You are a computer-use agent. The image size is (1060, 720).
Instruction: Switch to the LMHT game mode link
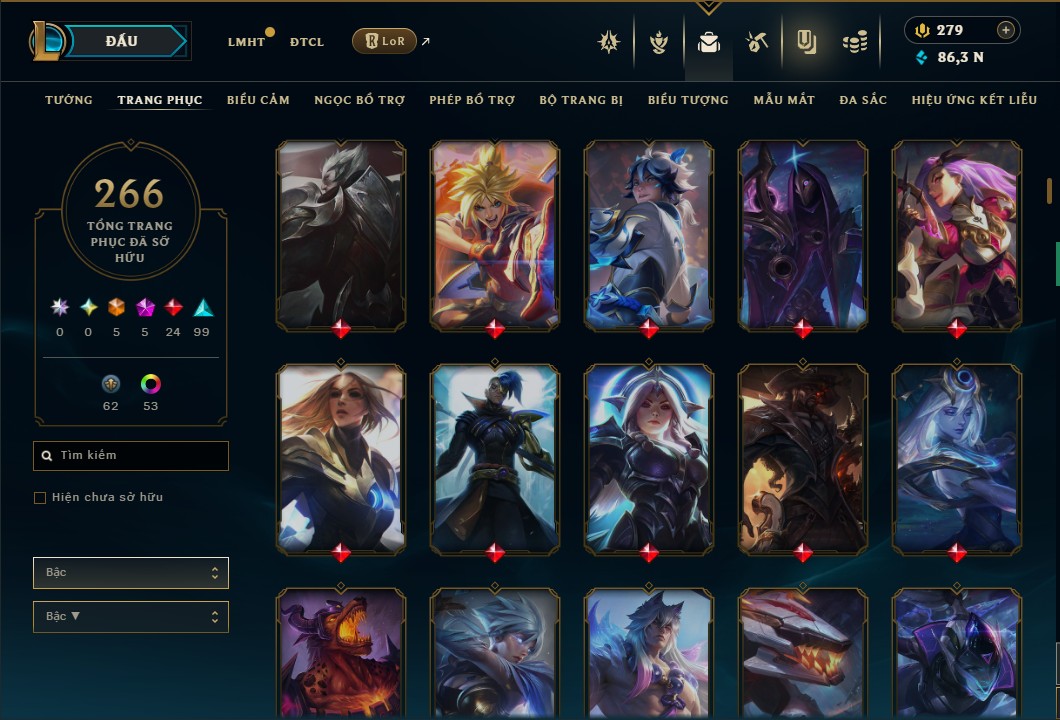click(246, 42)
